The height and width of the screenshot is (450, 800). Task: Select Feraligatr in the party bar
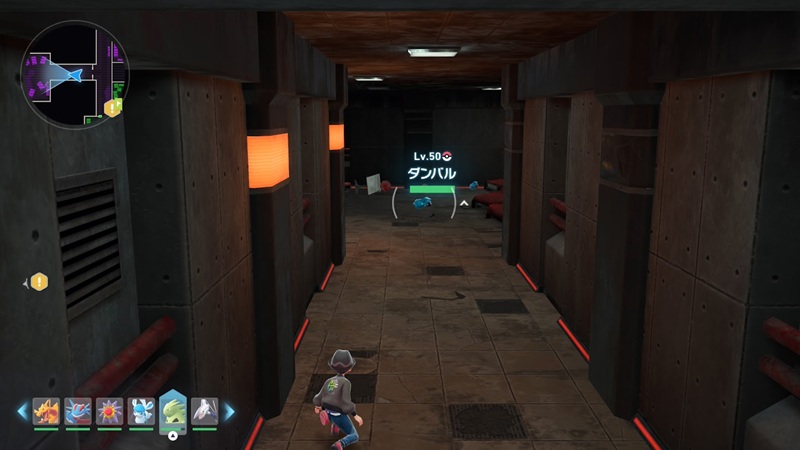coord(78,411)
